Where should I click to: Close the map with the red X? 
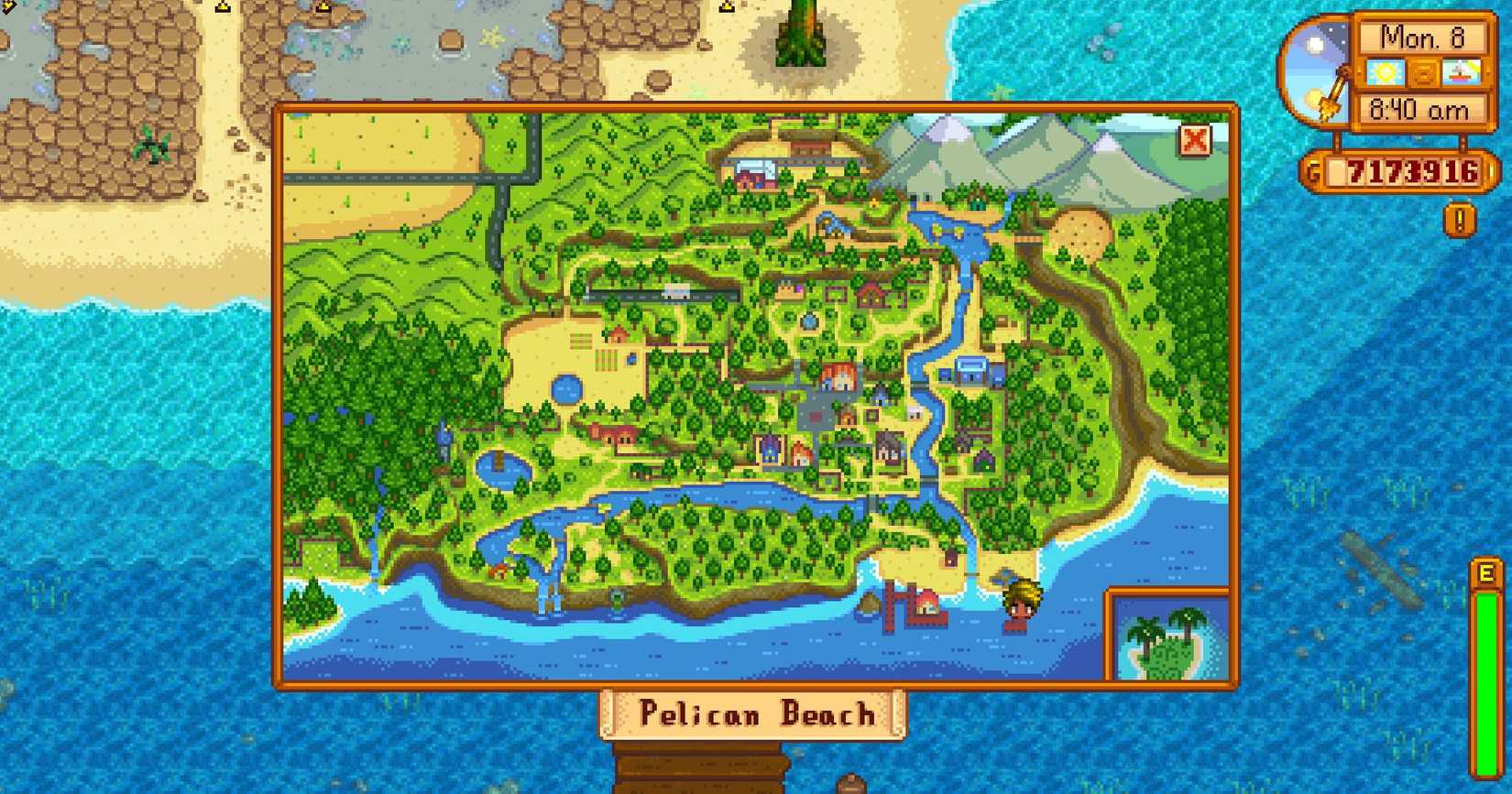(1194, 140)
